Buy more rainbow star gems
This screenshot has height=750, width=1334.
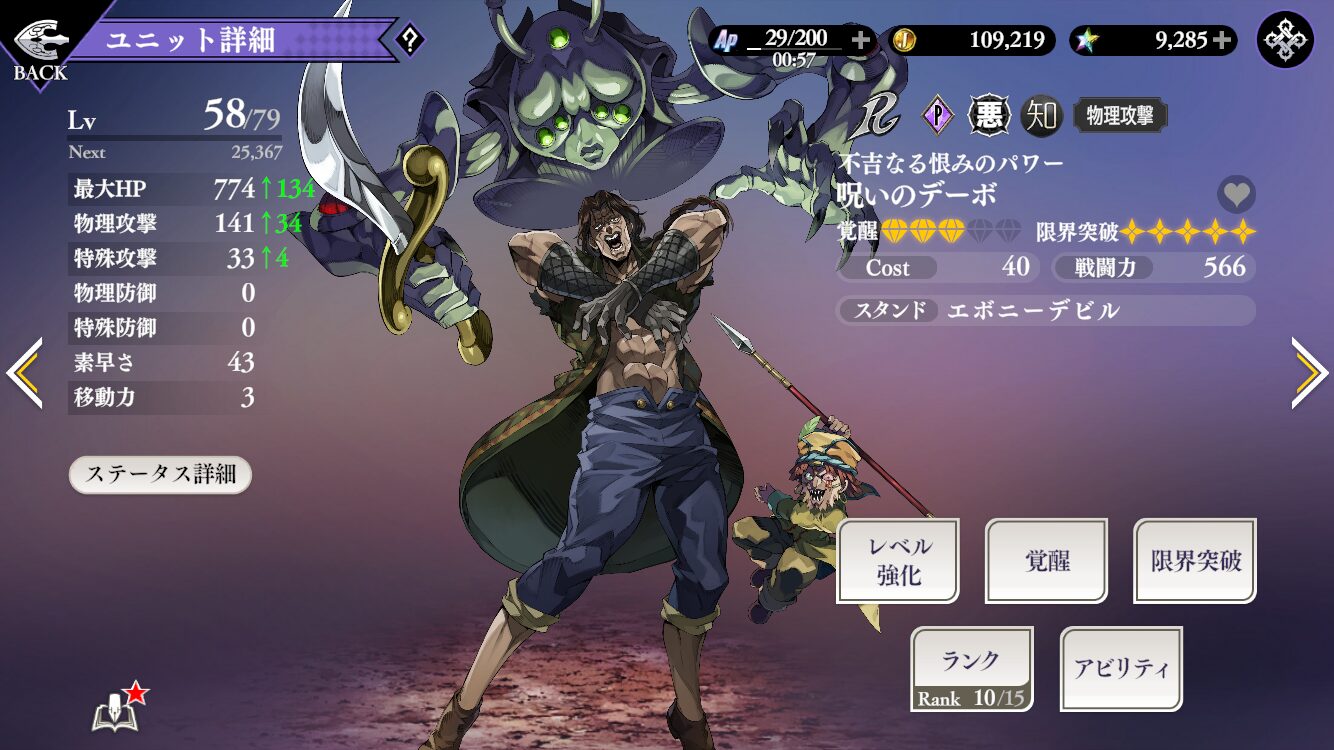tap(1222, 40)
